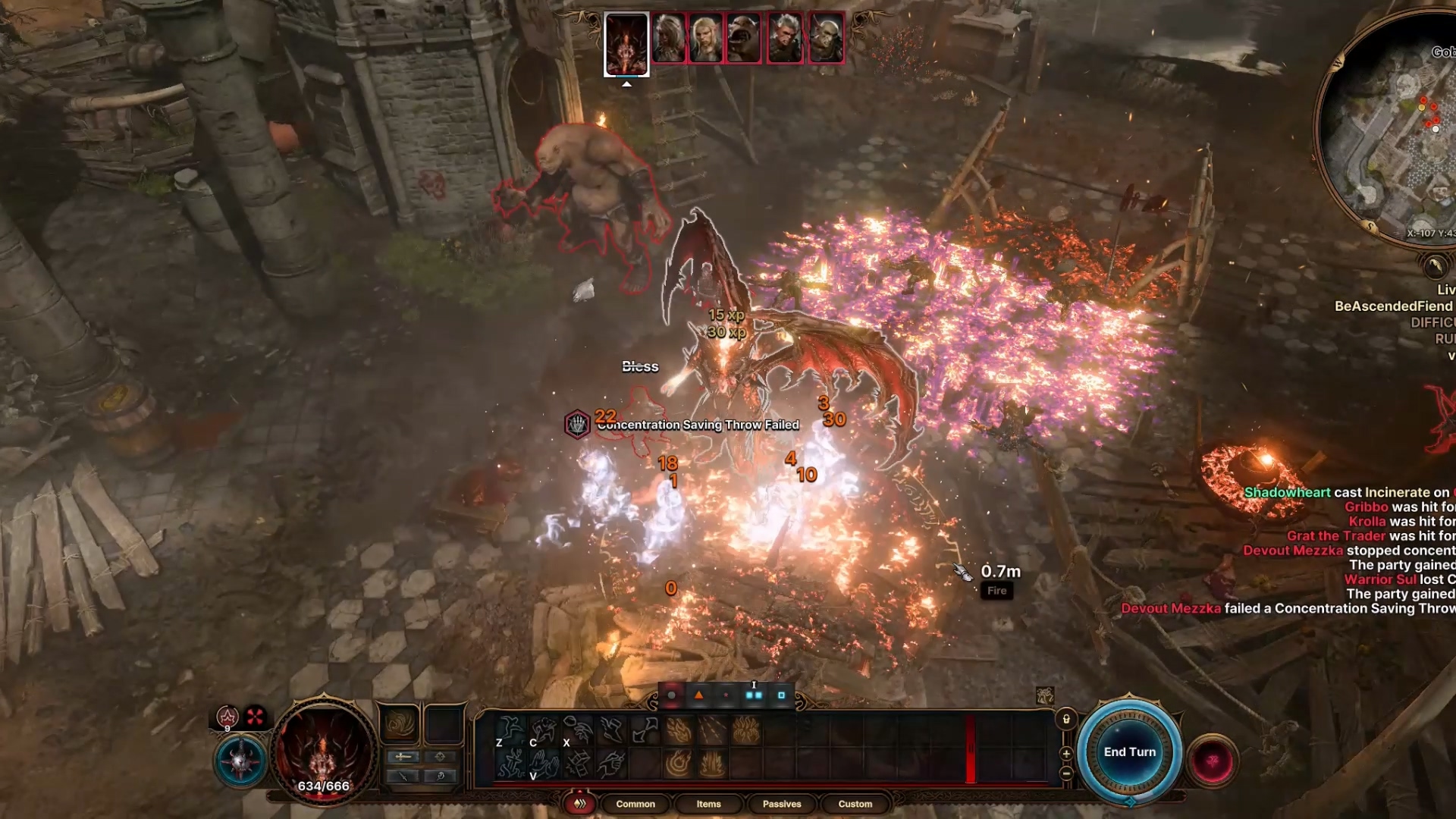Screen dimensions: 1456x819
Task: Activate the Jump action marked Z
Action: tap(510, 731)
